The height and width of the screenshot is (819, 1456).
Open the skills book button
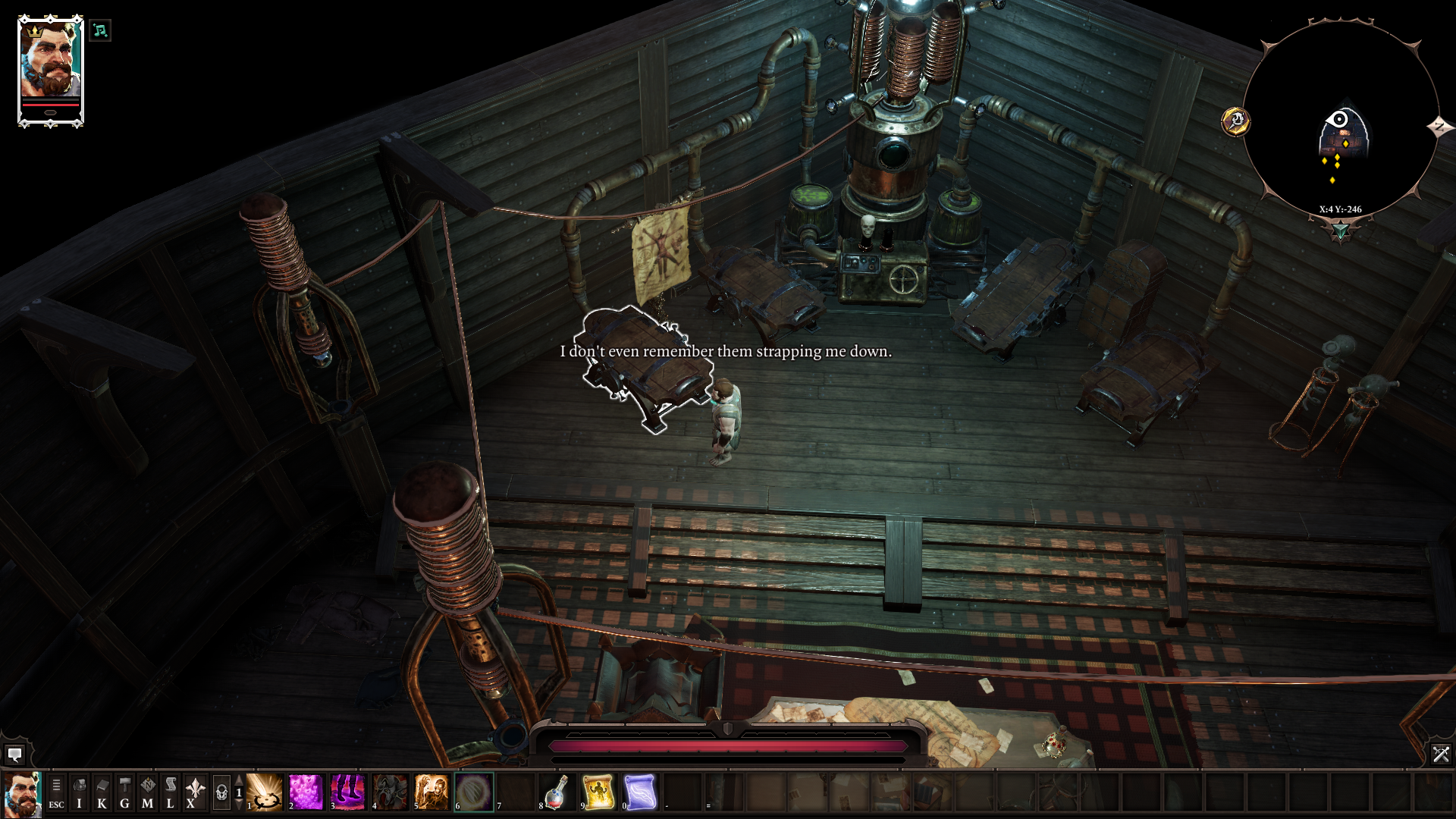click(102, 792)
